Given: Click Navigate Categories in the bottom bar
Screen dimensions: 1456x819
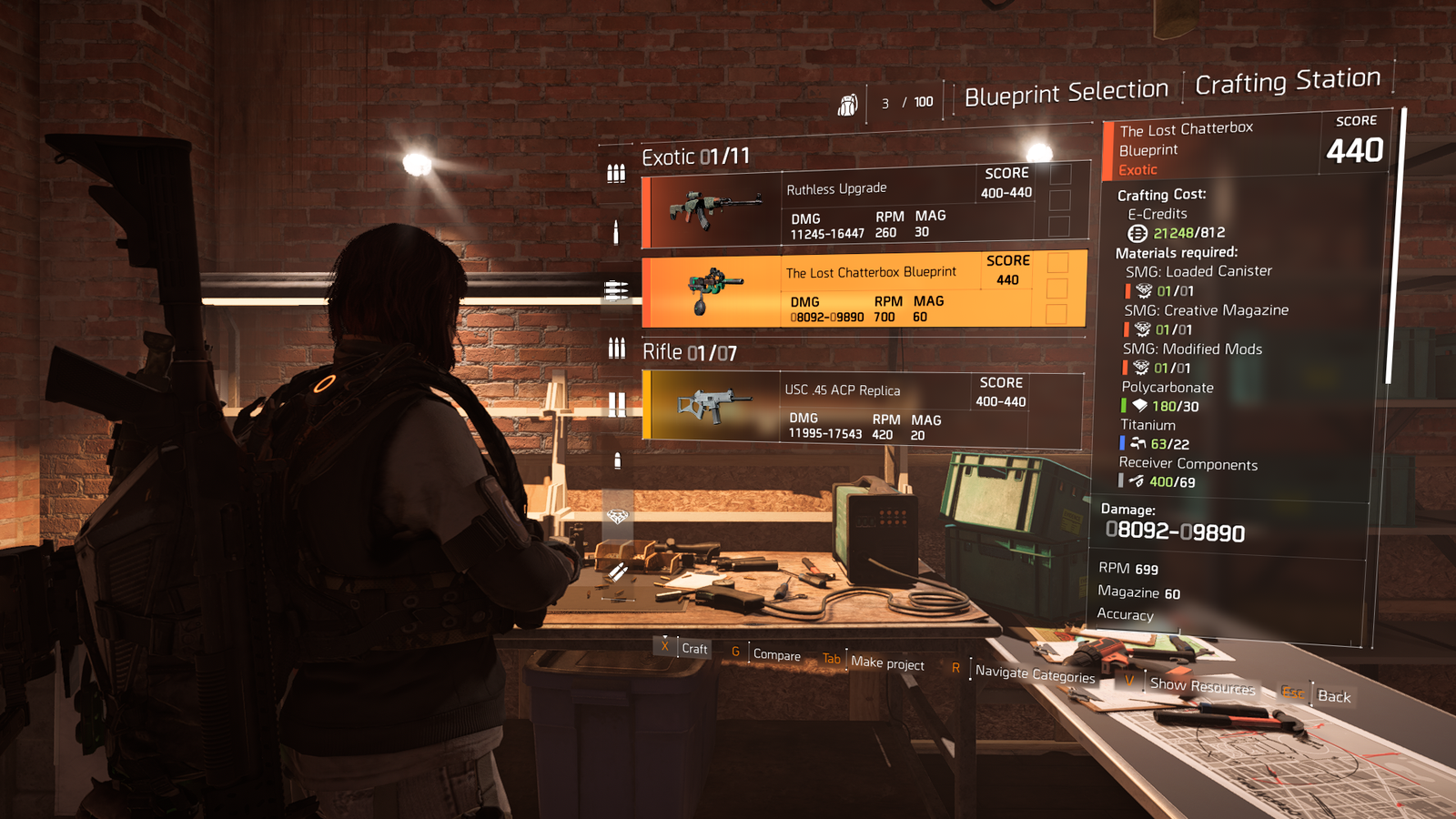Looking at the screenshot, I should tap(1035, 673).
